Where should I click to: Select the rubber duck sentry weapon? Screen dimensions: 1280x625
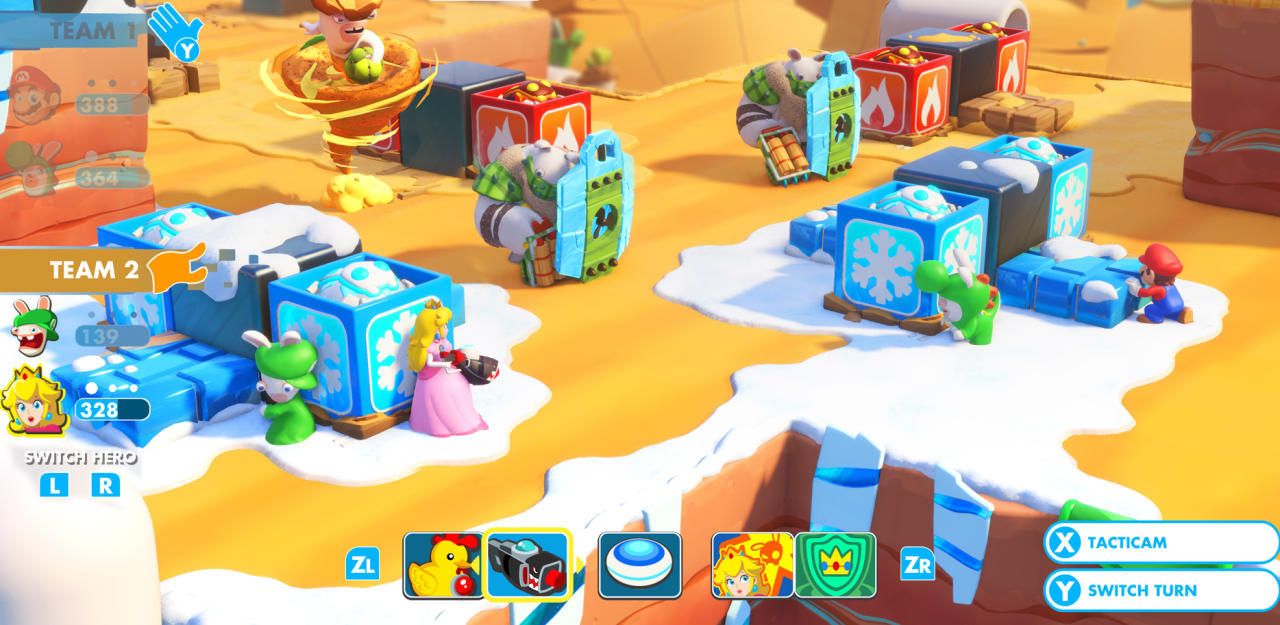pyautogui.click(x=443, y=565)
